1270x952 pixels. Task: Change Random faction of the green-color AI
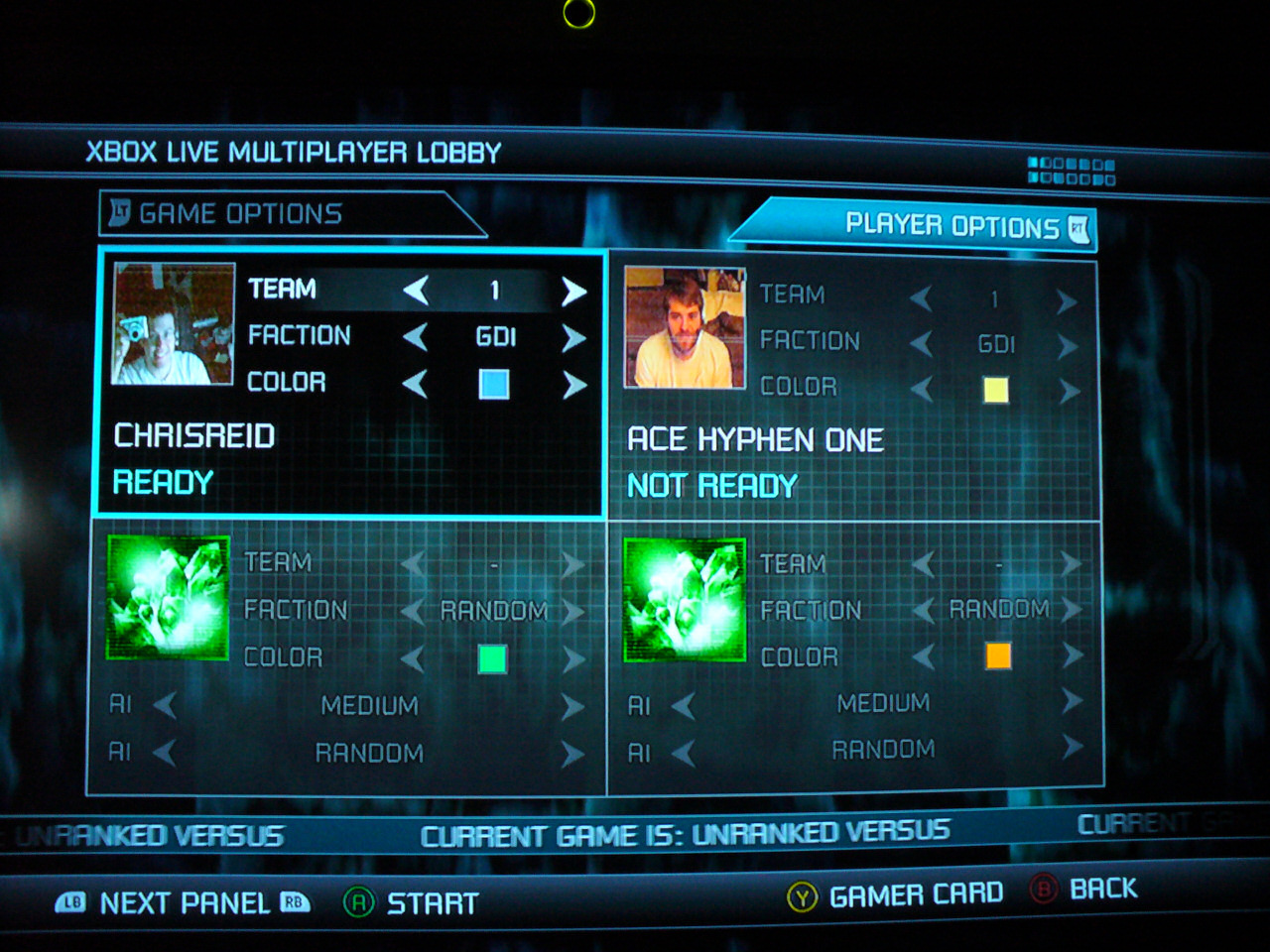click(x=572, y=611)
